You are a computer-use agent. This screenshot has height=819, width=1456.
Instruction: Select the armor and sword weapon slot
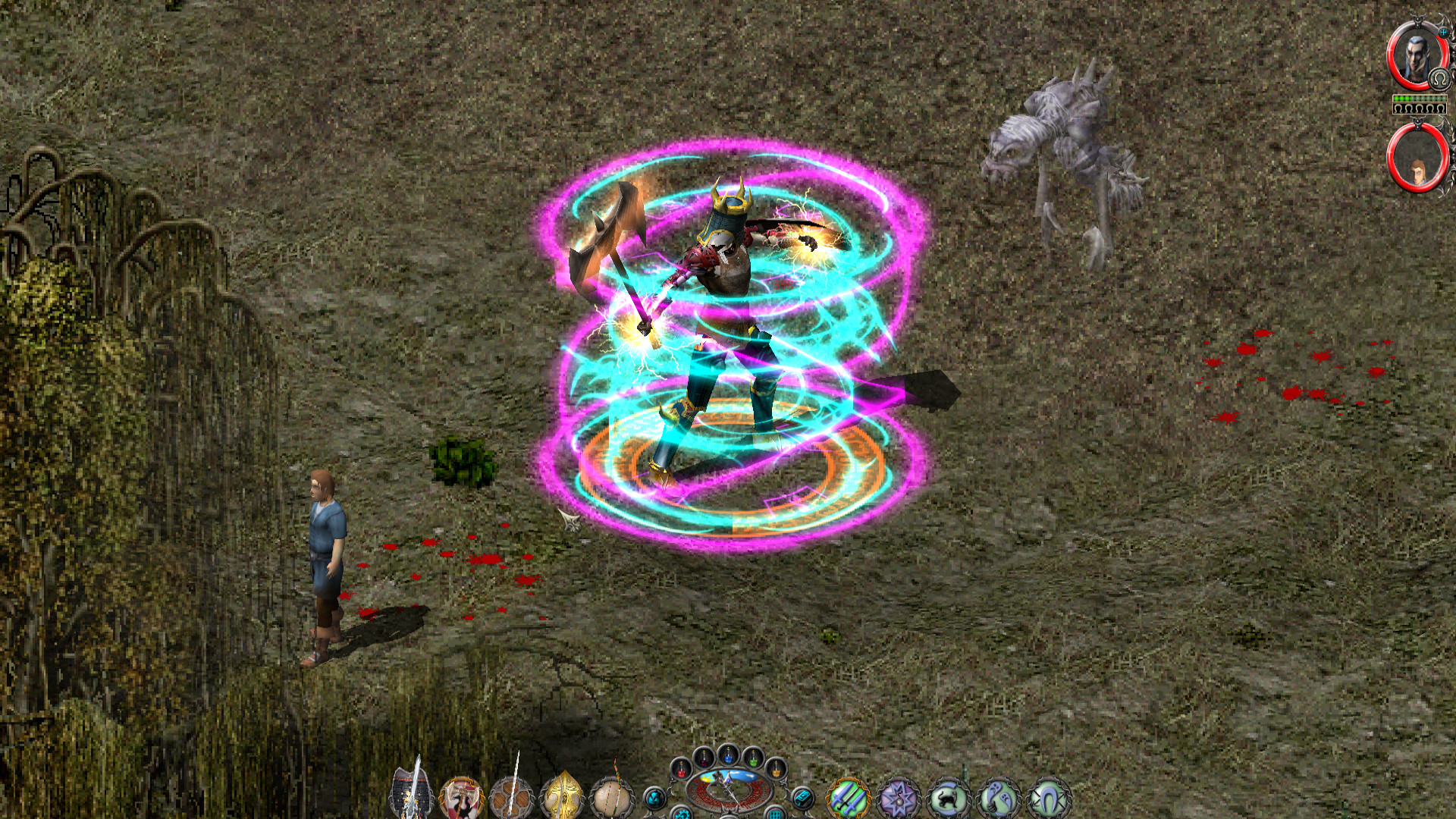tap(412, 796)
